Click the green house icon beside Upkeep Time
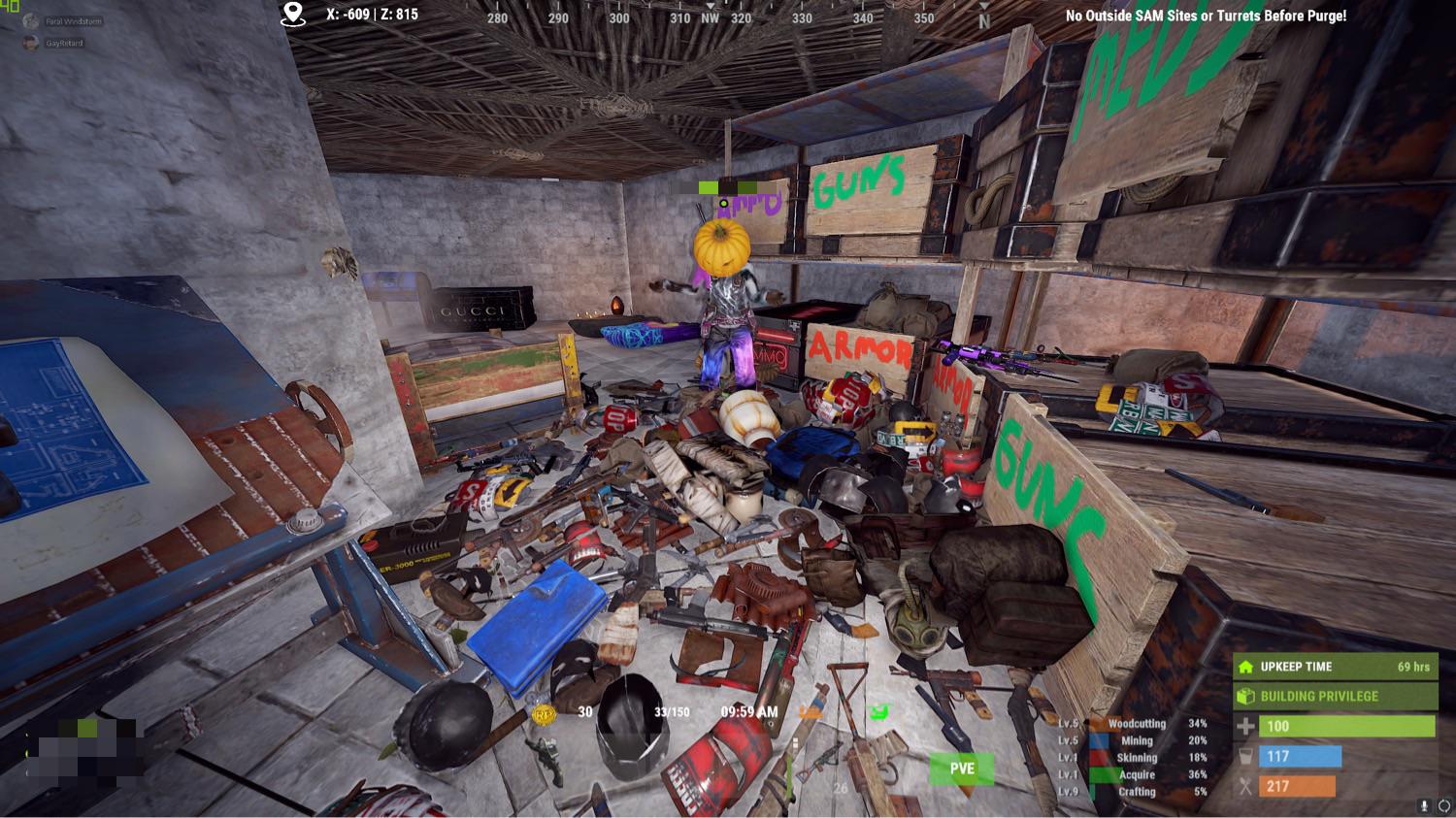 coord(1245,667)
